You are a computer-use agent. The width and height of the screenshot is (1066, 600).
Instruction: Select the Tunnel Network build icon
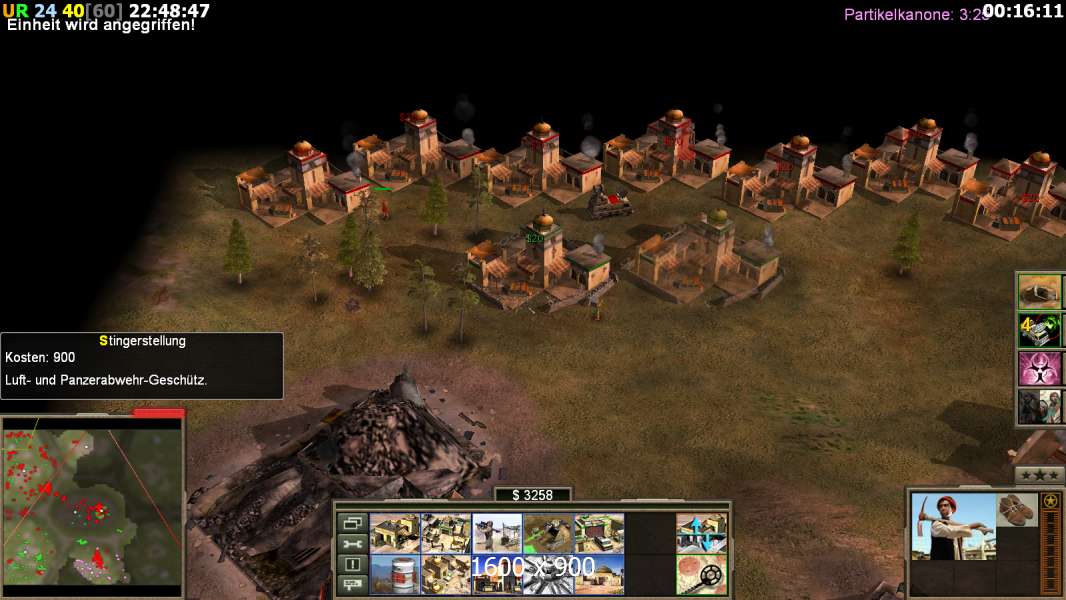[x=547, y=533]
